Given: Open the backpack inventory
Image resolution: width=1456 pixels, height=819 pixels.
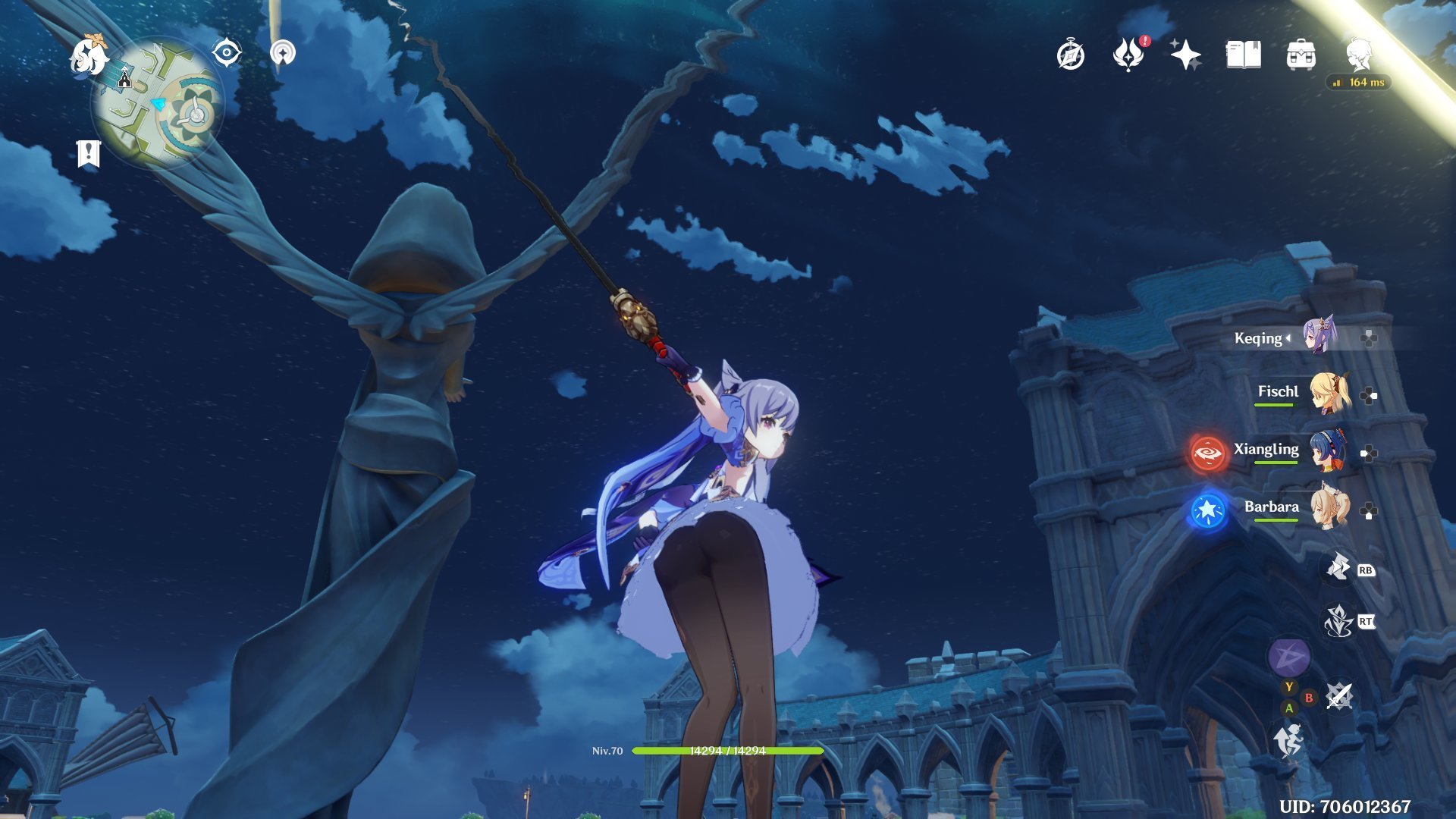Looking at the screenshot, I should click(1301, 55).
